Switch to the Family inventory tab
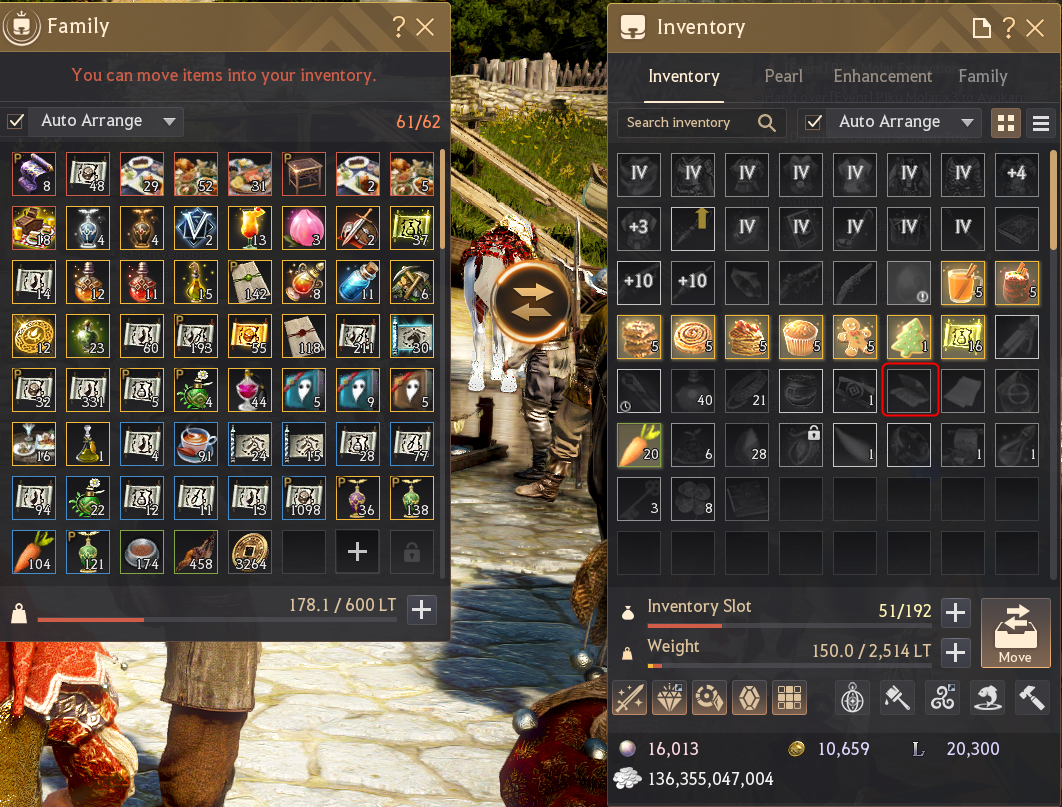Viewport: 1062px width, 807px height. 982,76
